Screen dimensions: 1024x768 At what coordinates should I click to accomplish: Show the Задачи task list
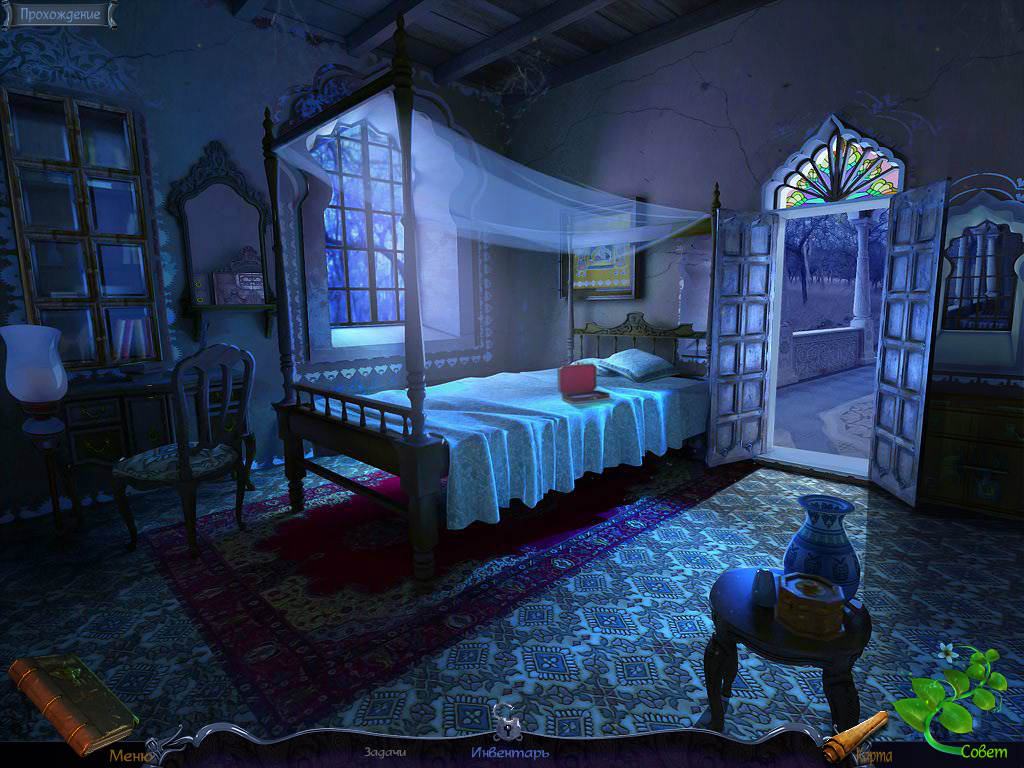[383, 753]
